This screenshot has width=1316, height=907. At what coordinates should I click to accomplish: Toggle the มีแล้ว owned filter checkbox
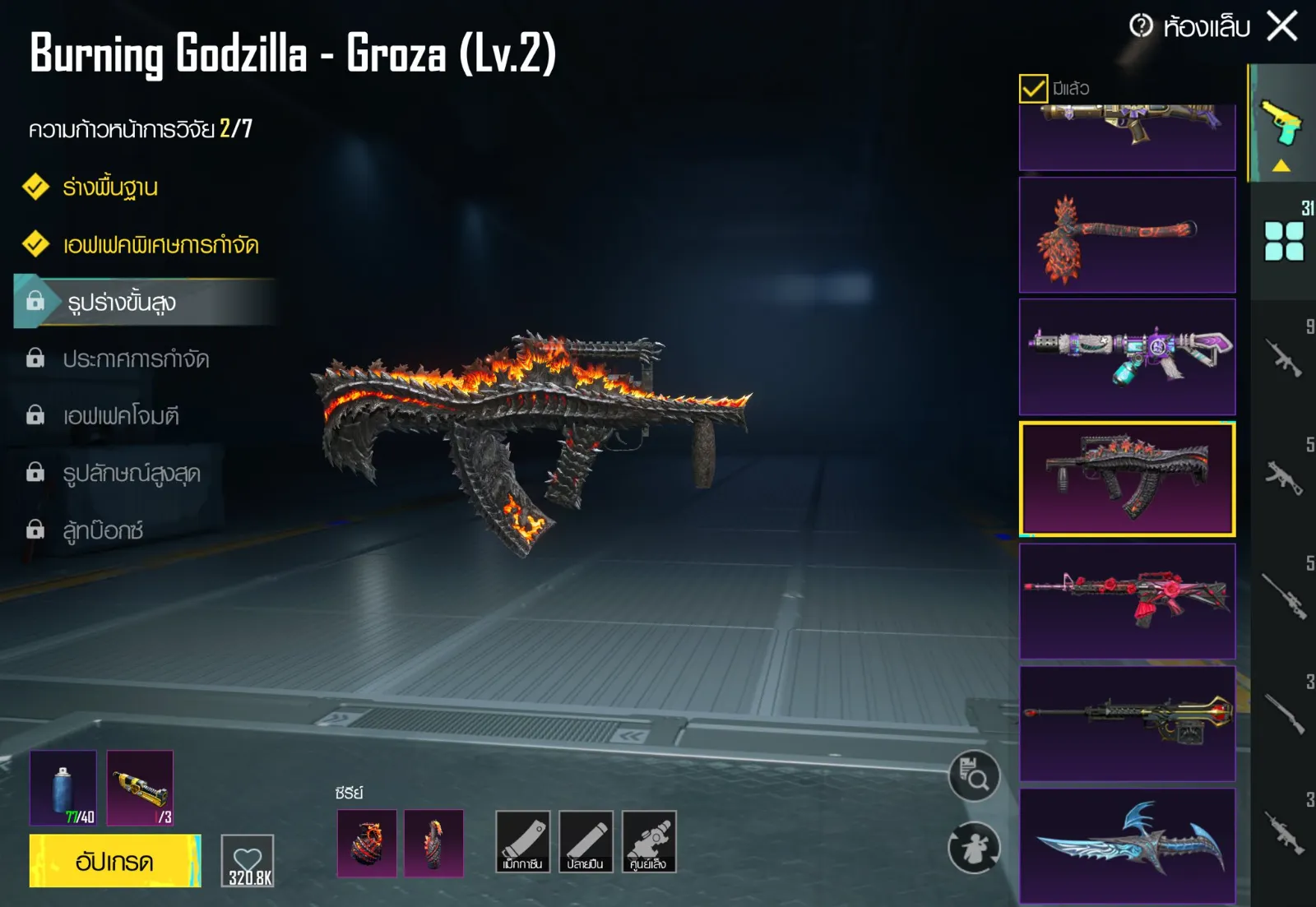(x=1033, y=88)
